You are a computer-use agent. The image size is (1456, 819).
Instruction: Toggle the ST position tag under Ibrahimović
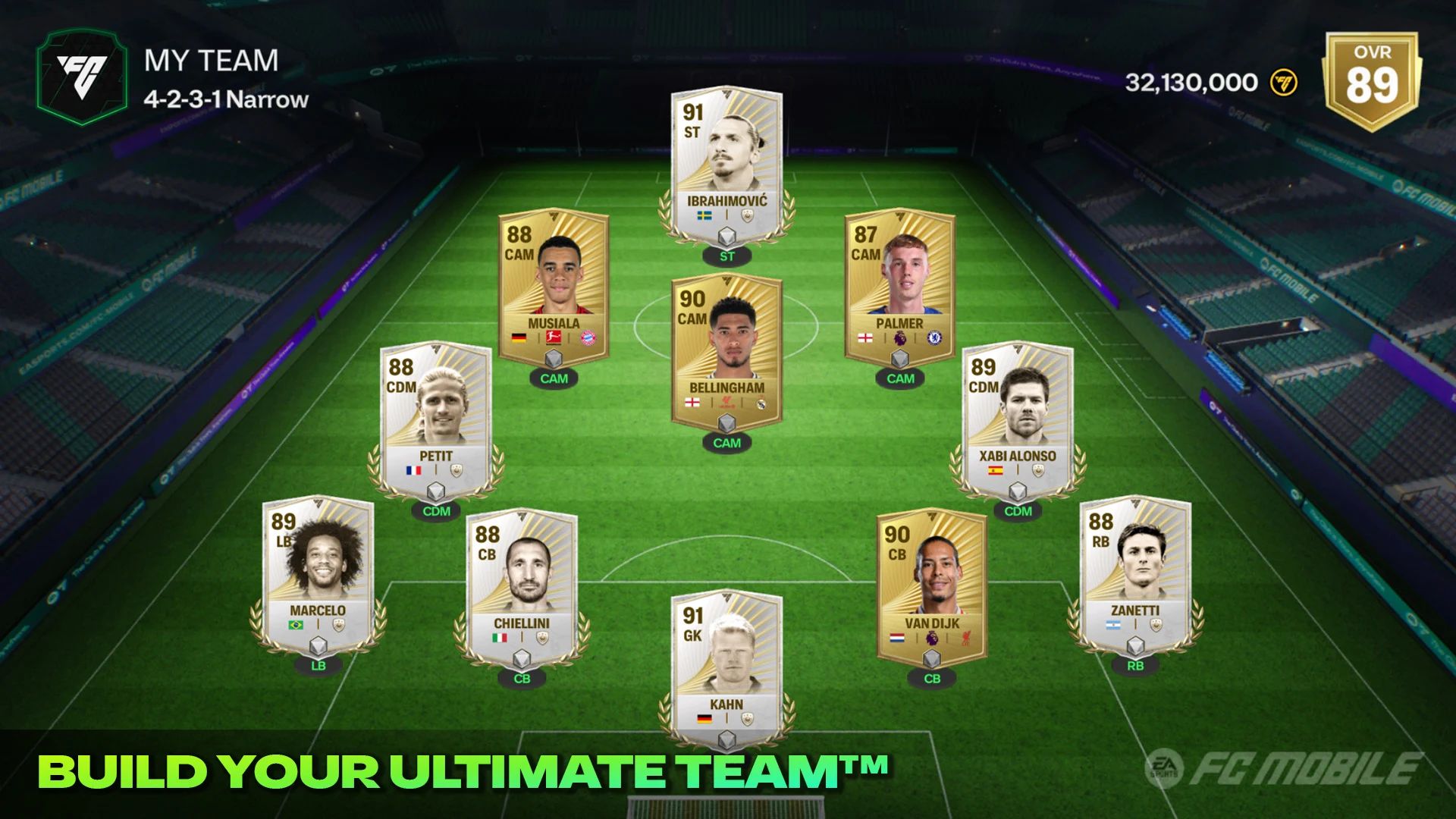coord(726,257)
